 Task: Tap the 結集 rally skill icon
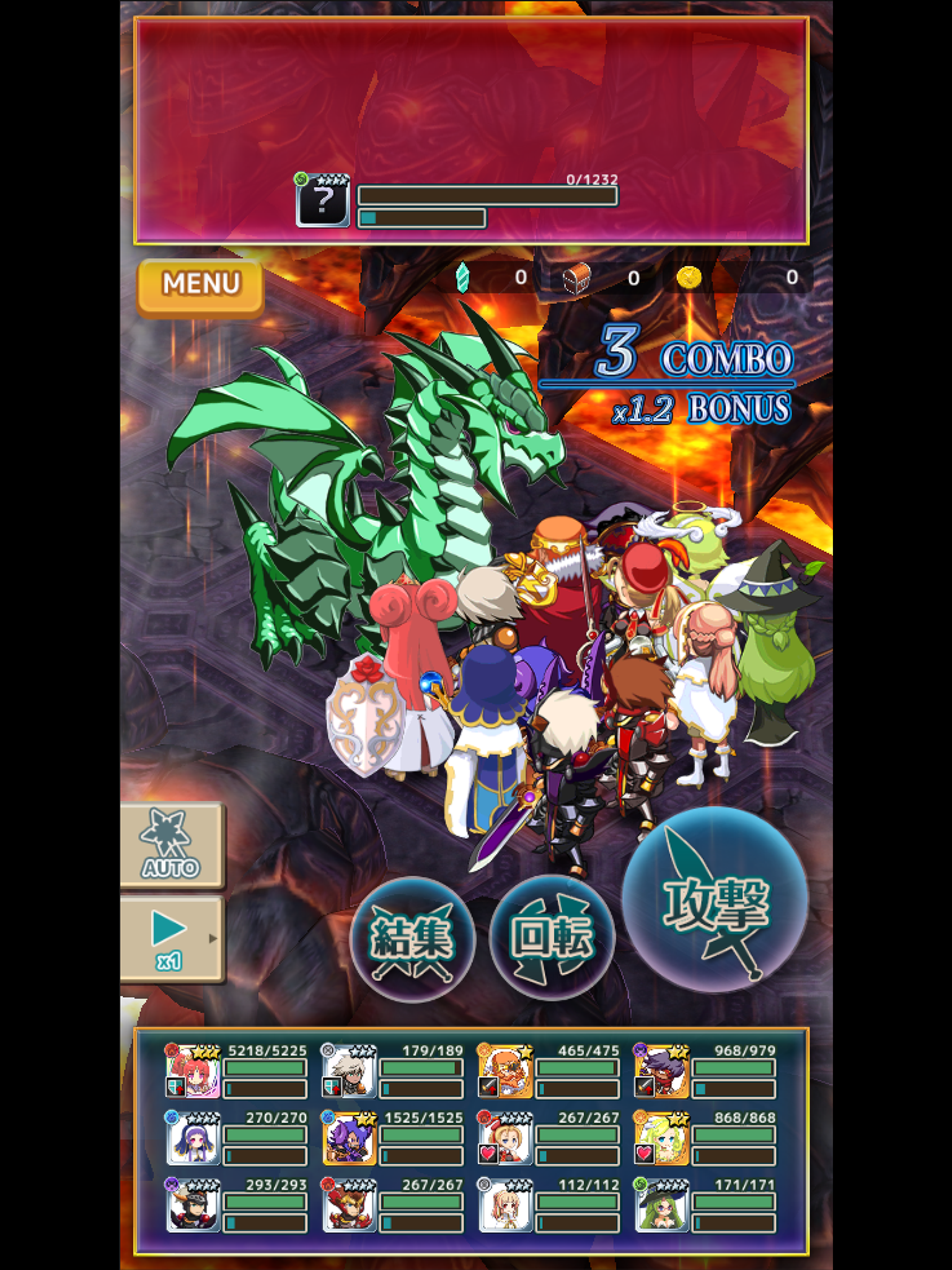[418, 940]
